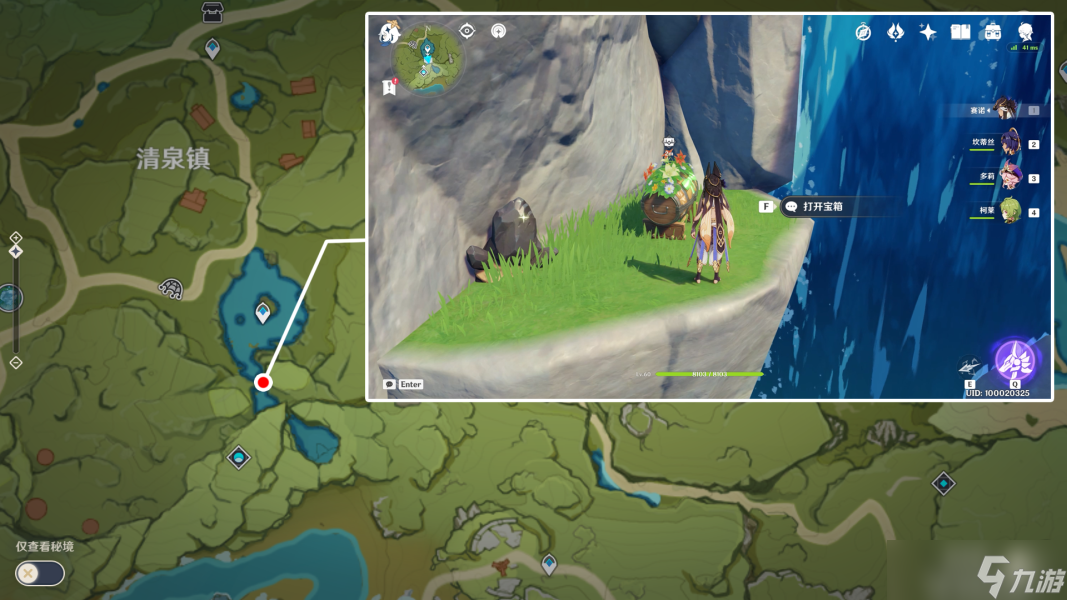Click the map zoom-in plus button
This screenshot has width=1067, height=600.
click(16, 237)
